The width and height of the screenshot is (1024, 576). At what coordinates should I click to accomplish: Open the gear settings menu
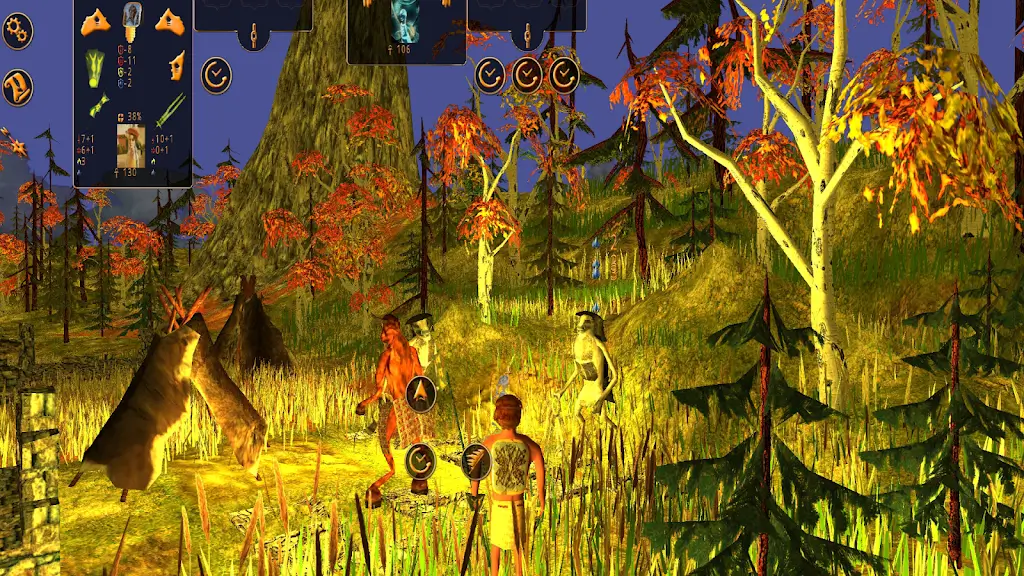tap(17, 31)
